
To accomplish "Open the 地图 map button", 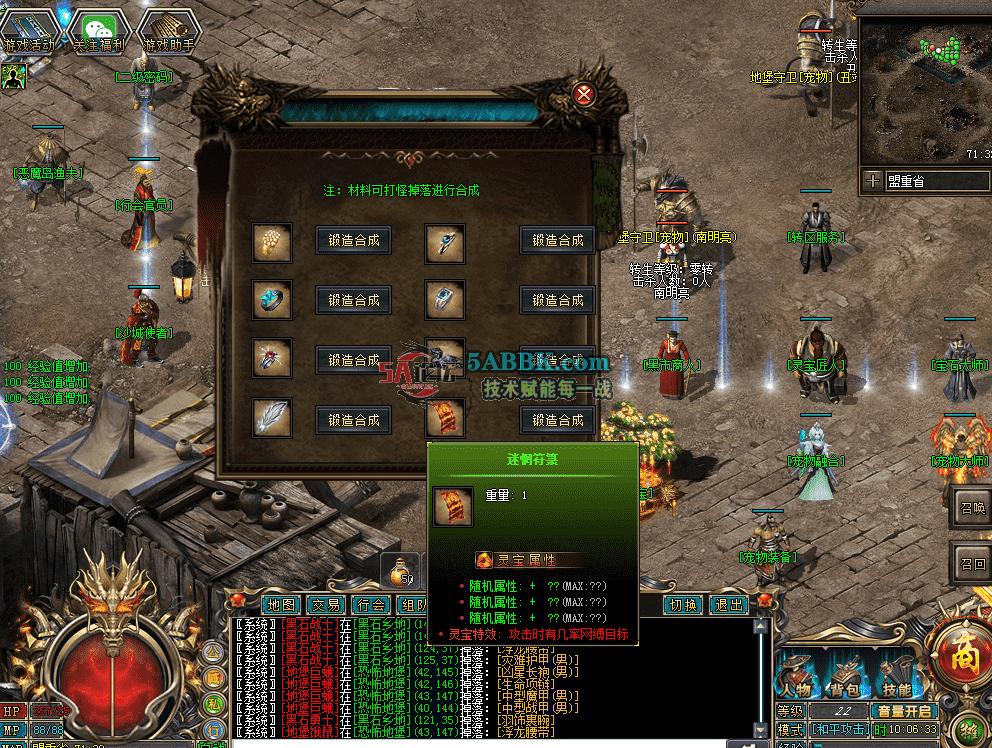I will (x=283, y=605).
